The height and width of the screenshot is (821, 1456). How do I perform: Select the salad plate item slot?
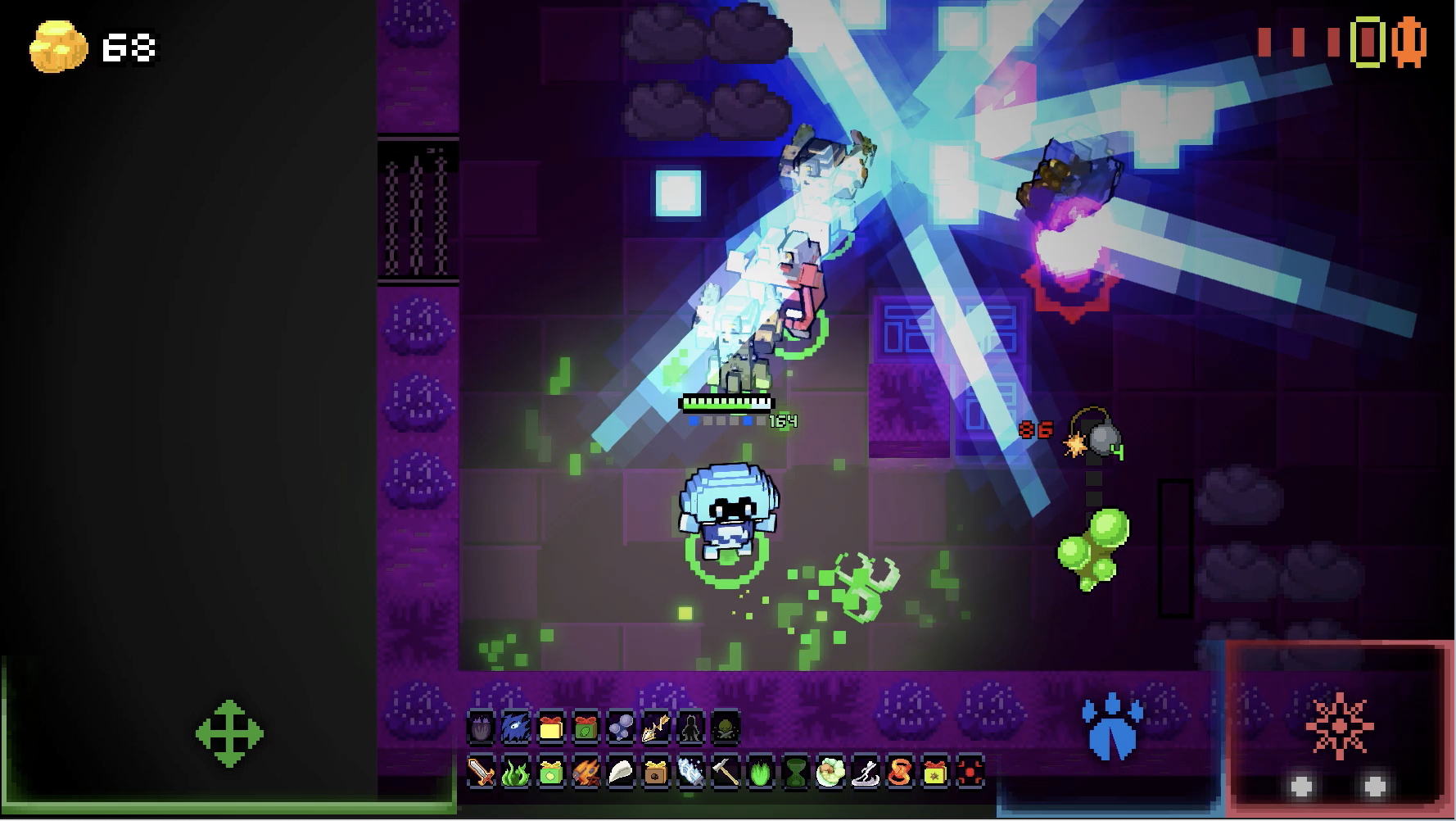pyautogui.click(x=830, y=772)
